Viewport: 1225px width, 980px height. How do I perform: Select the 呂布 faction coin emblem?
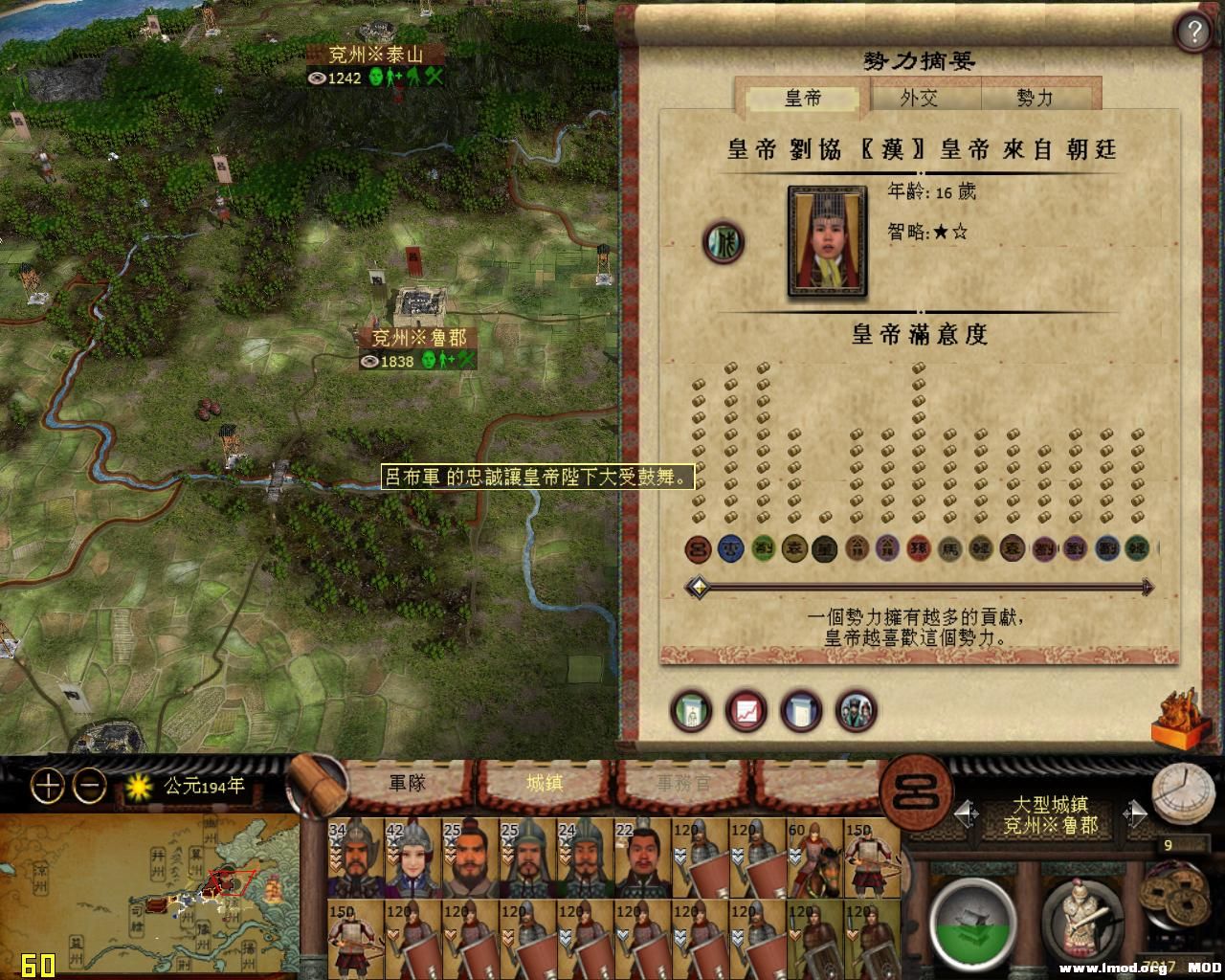[x=697, y=549]
